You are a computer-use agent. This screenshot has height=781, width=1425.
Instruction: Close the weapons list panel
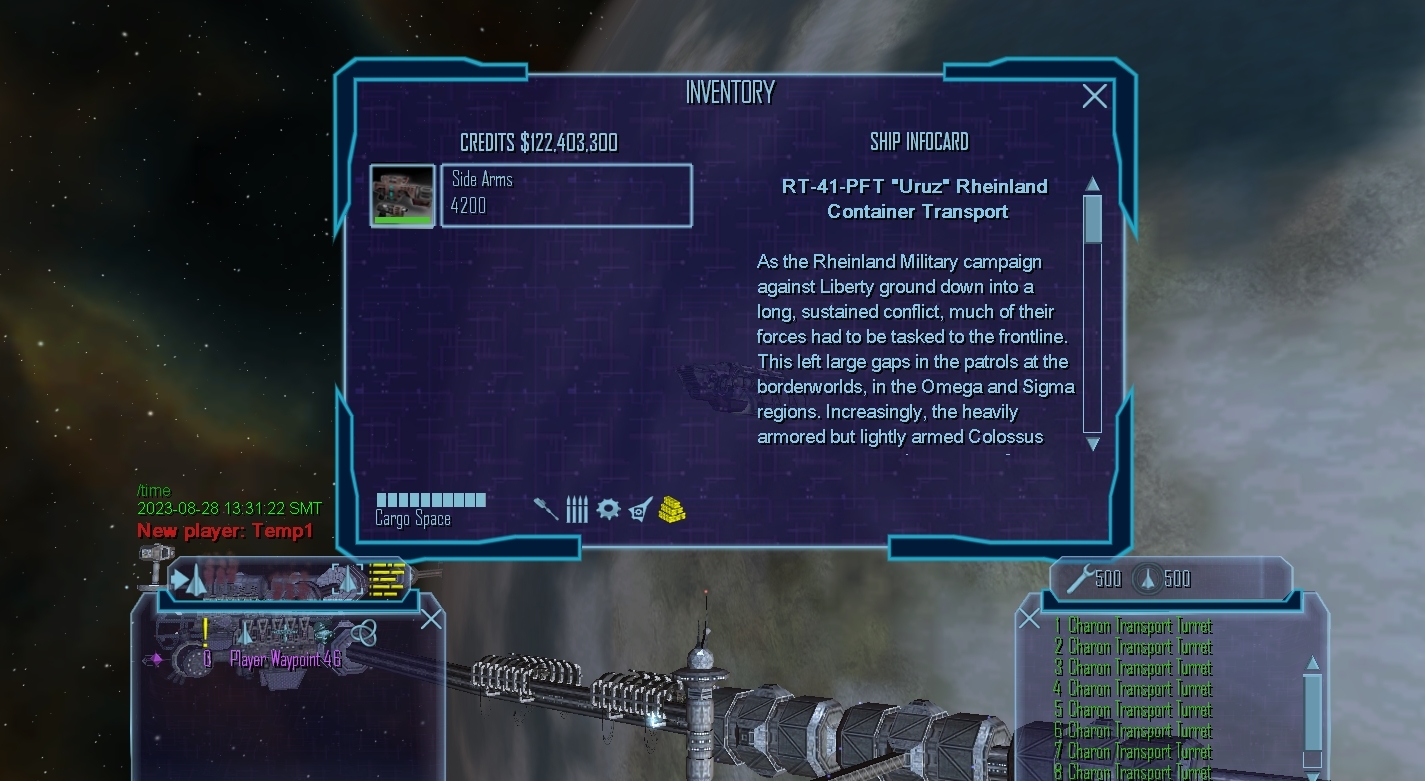(1029, 619)
